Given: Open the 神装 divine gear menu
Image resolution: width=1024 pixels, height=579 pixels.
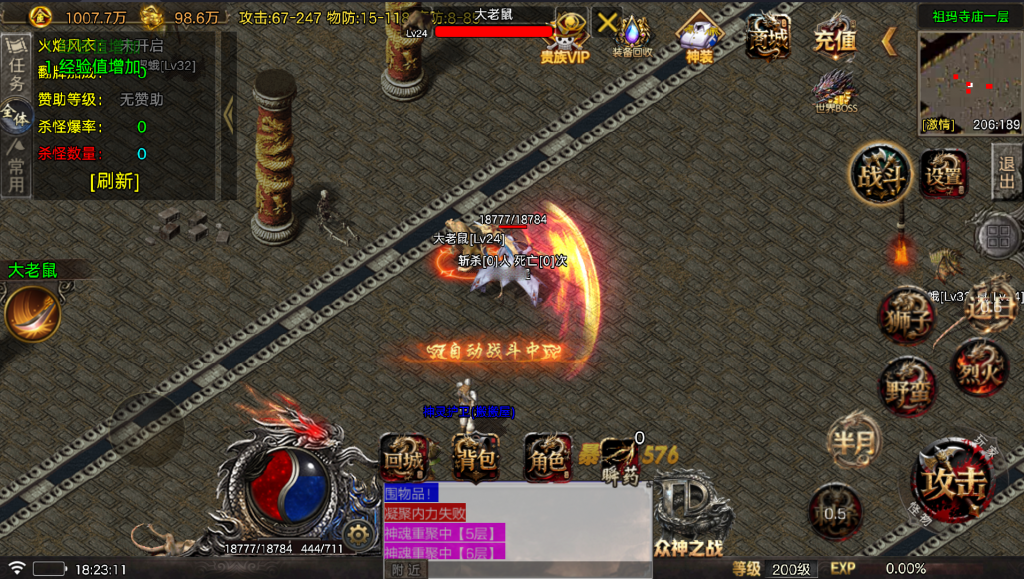Looking at the screenshot, I should (700, 36).
